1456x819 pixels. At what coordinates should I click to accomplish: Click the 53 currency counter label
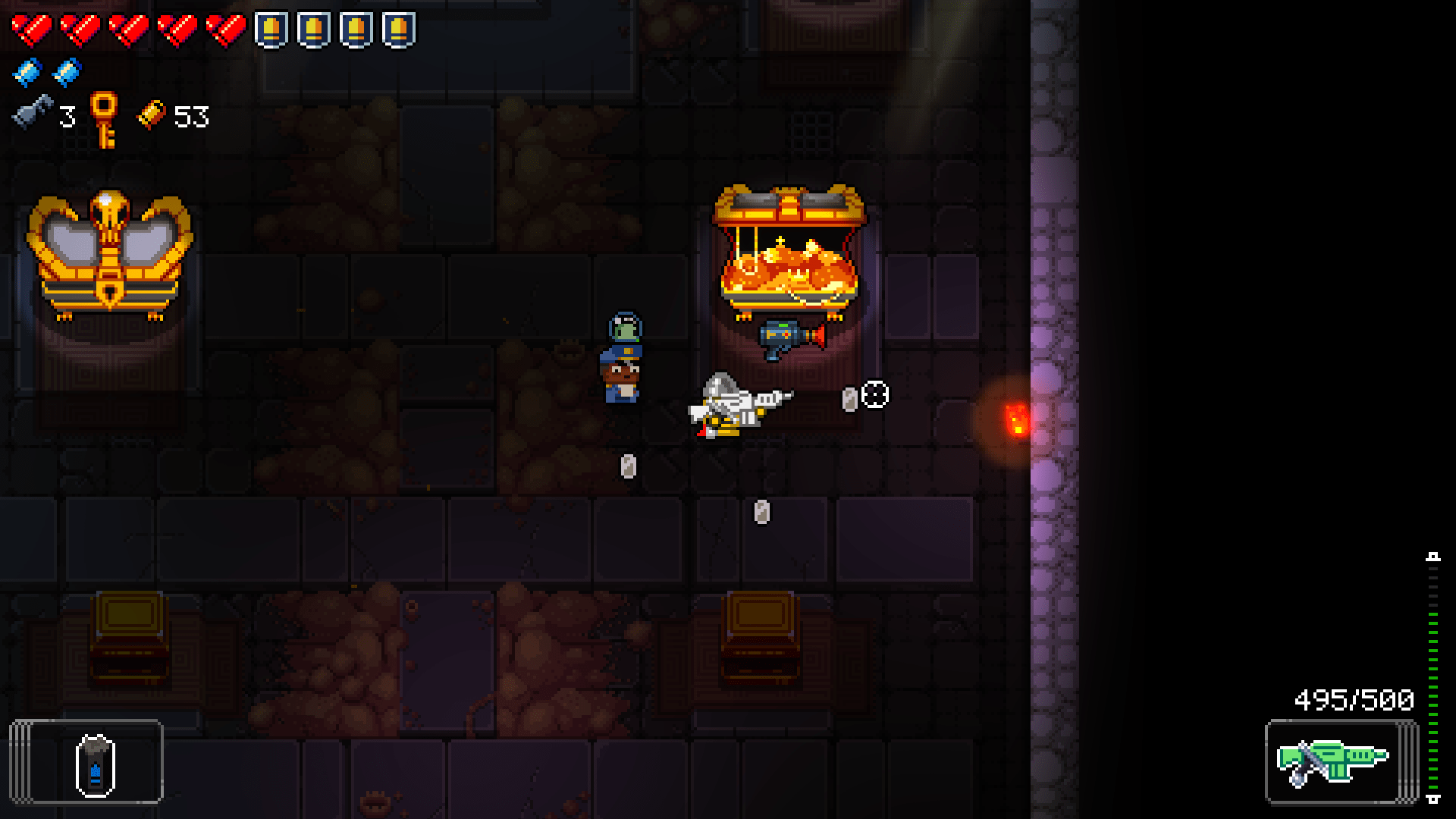pyautogui.click(x=191, y=116)
